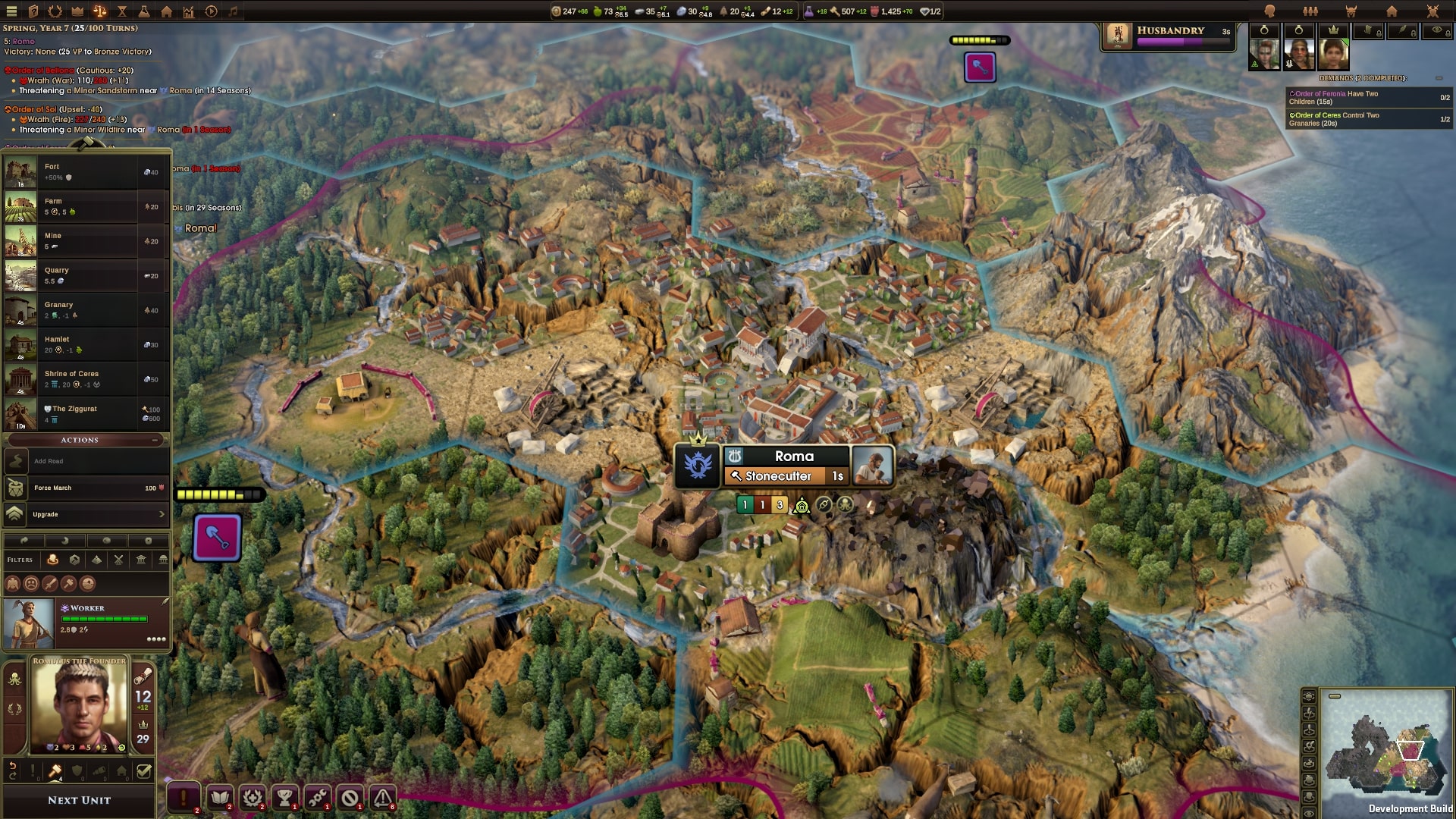Start building The Ziggurat wonder
This screenshot has height=819, width=1456.
[x=86, y=413]
